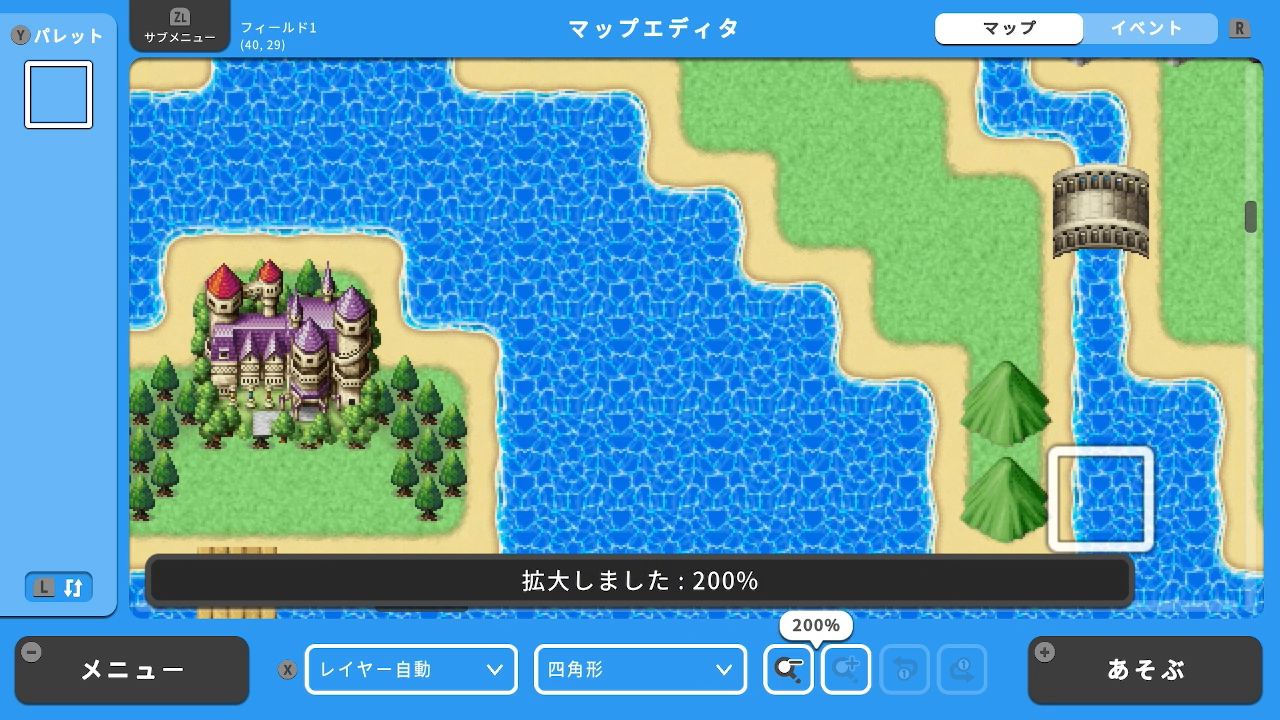
Task: Select the blue water palette tile
Action: click(59, 95)
